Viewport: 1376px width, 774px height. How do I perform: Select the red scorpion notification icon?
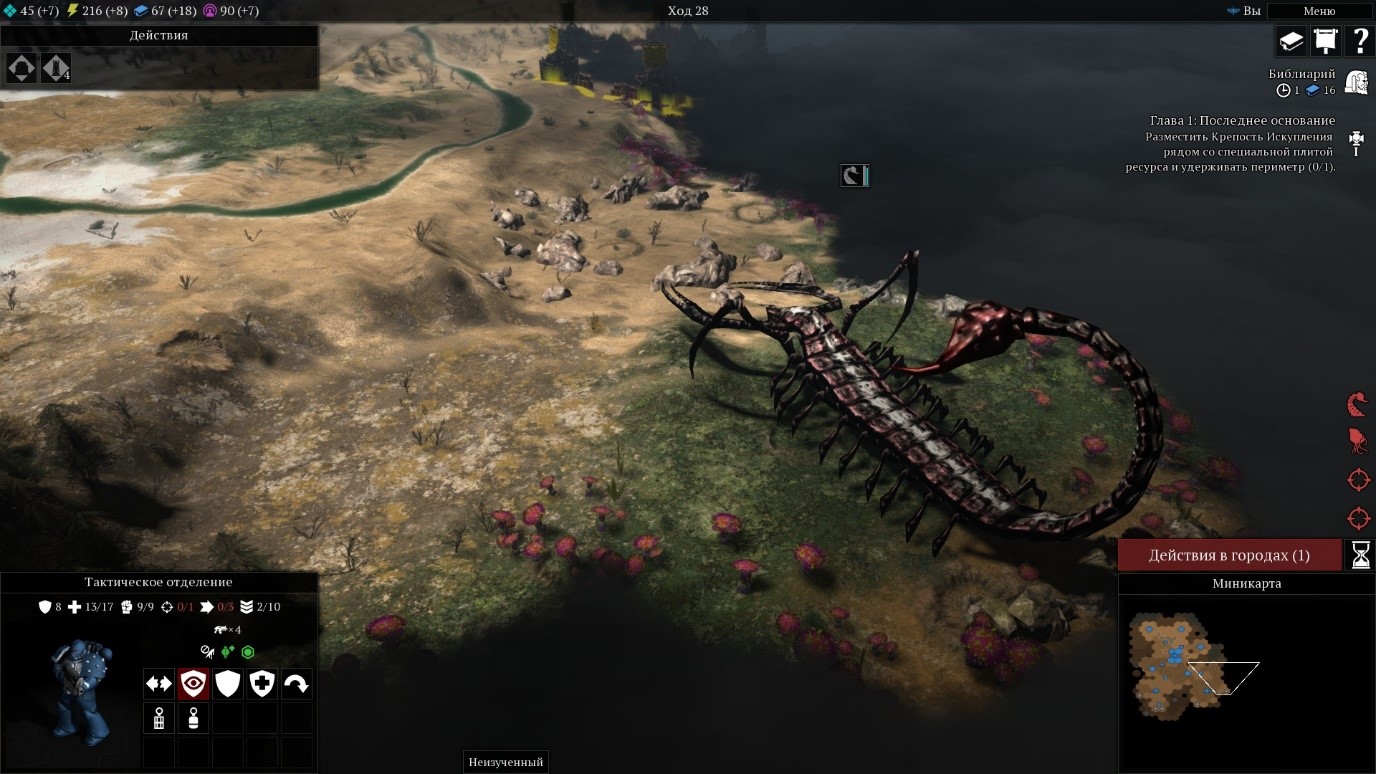click(1357, 404)
